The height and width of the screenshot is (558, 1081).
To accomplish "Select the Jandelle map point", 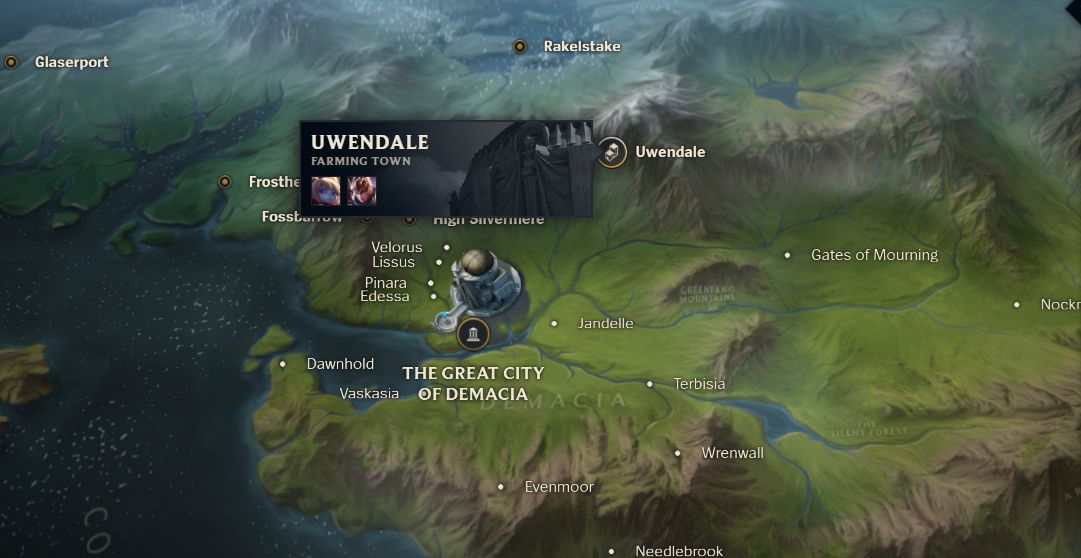I will [555, 323].
